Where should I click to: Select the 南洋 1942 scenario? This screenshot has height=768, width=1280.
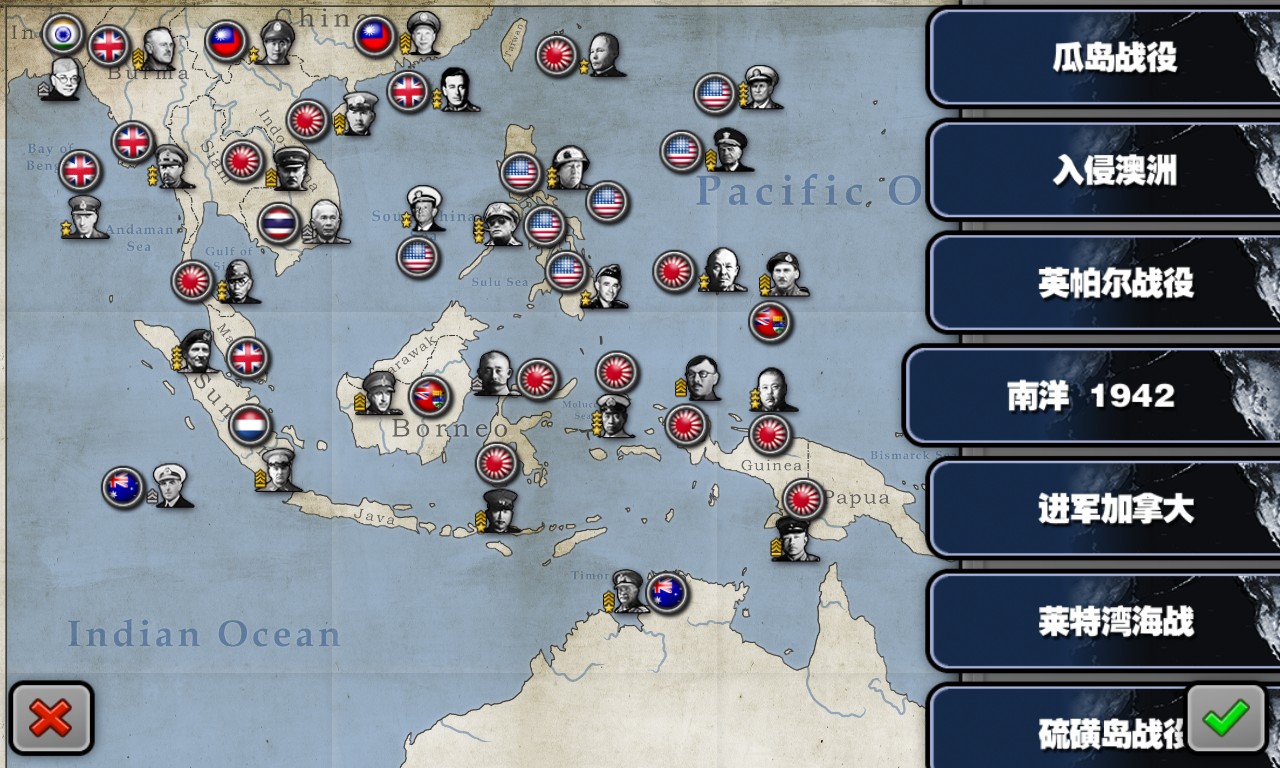(1090, 396)
